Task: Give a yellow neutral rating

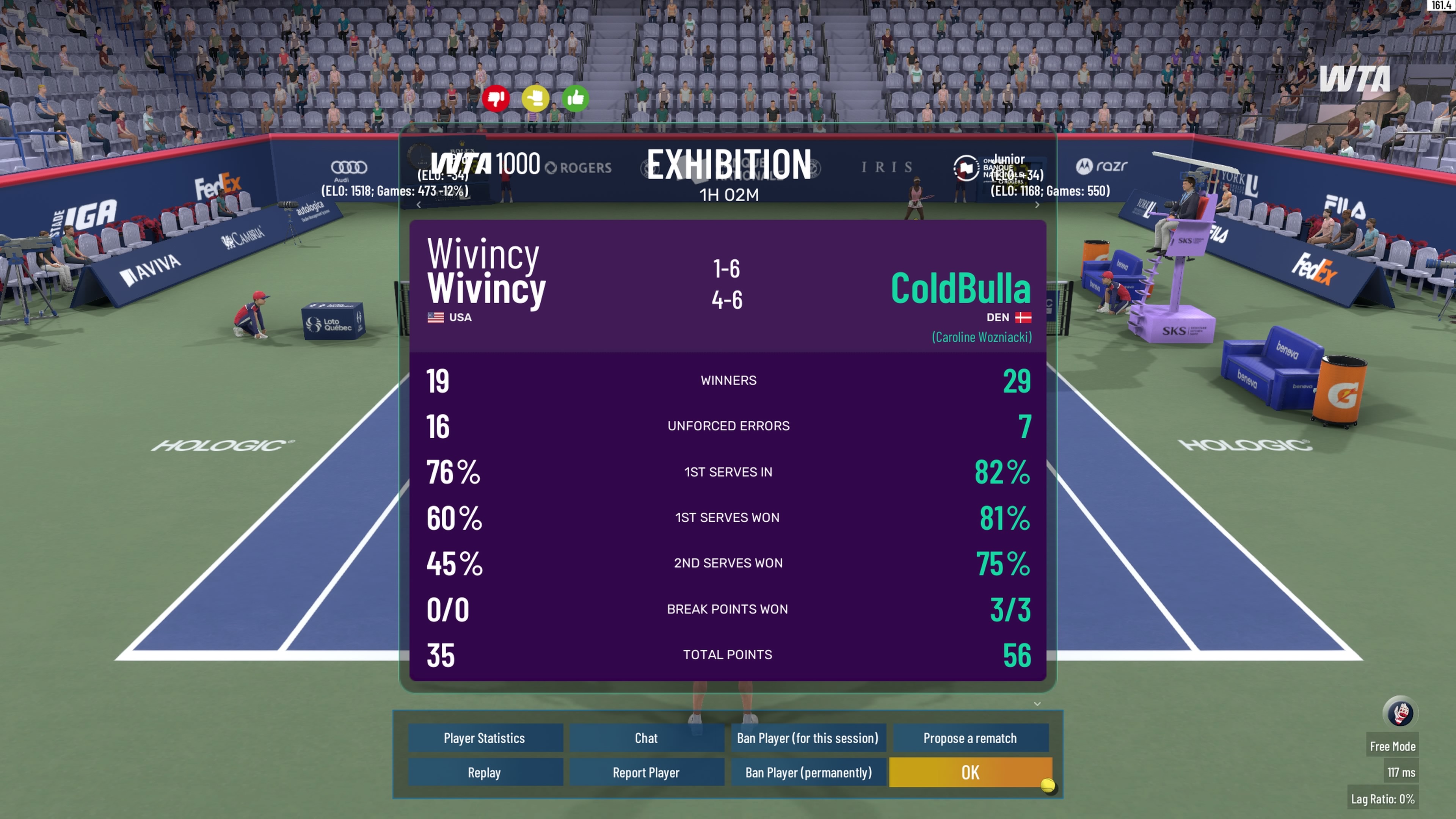Action: [535, 99]
